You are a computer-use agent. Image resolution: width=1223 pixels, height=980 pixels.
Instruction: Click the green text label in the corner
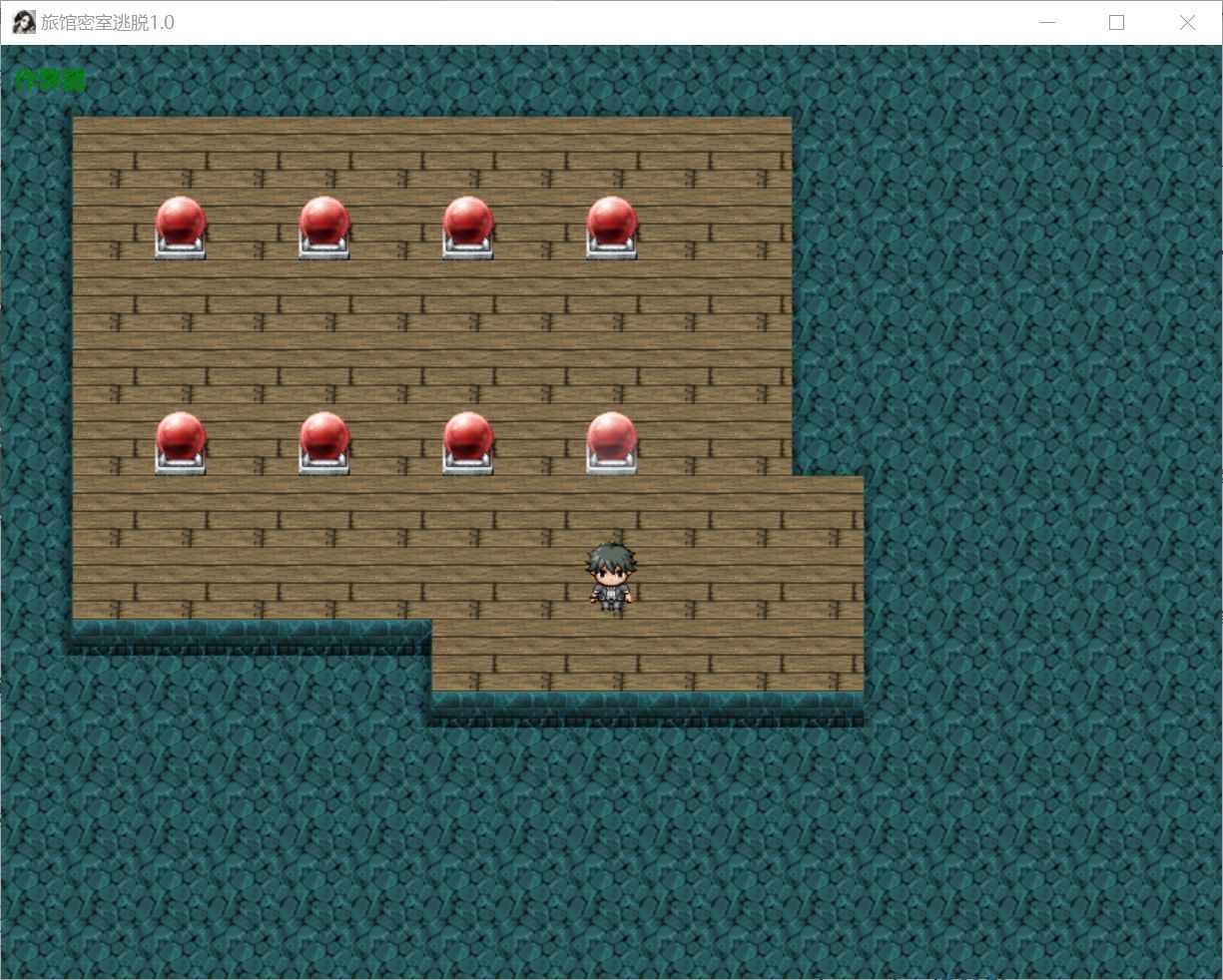tap(50, 81)
